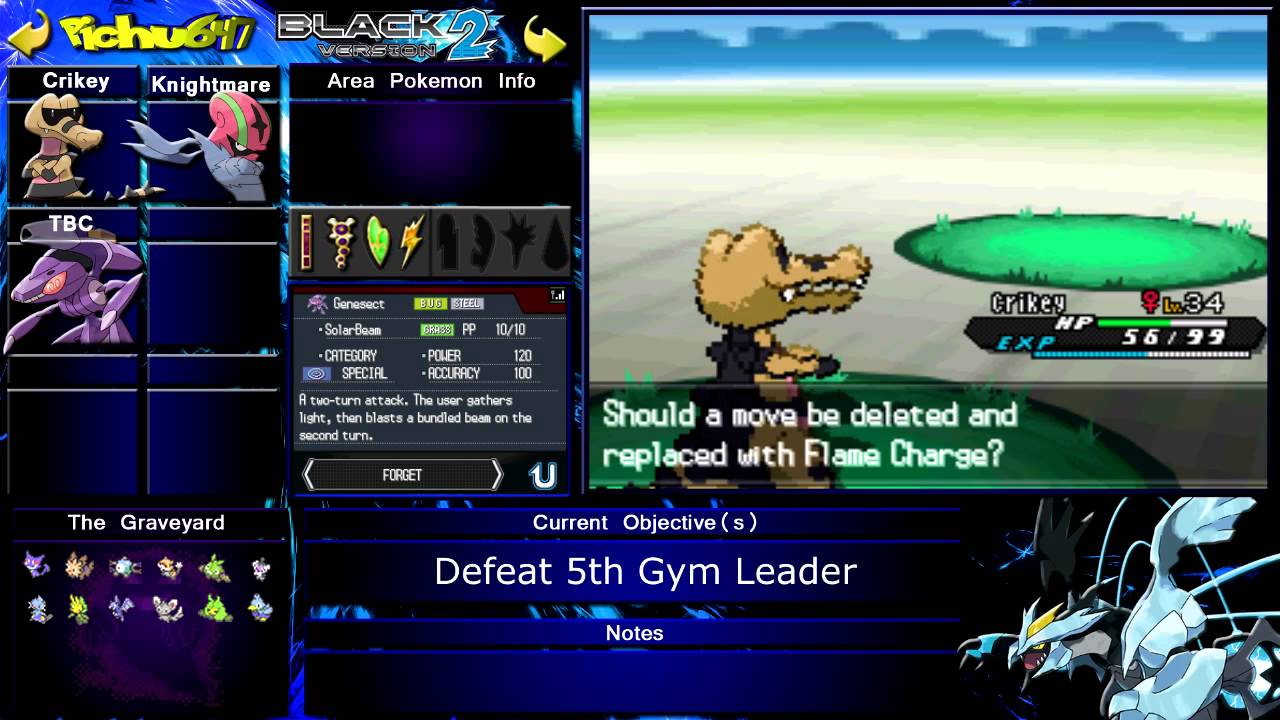Click the curved yellow arrow beside Black 2 logo
The width and height of the screenshot is (1280, 720).
click(544, 37)
